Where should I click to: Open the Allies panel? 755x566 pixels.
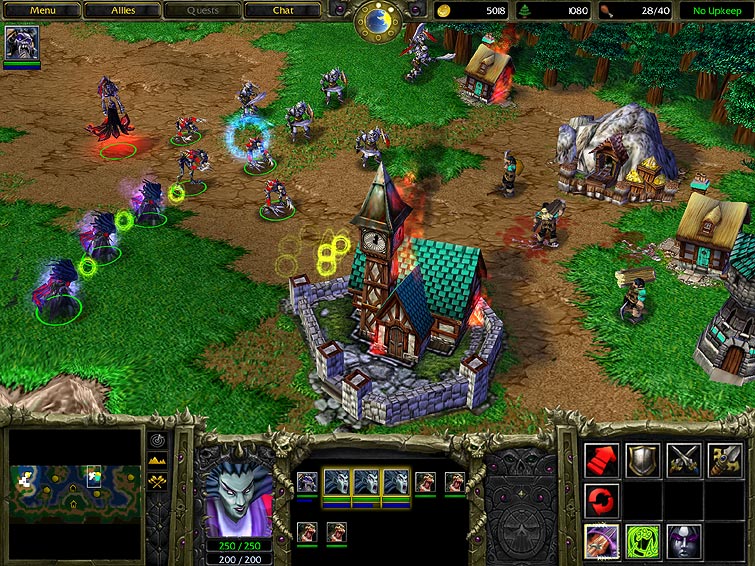[123, 11]
